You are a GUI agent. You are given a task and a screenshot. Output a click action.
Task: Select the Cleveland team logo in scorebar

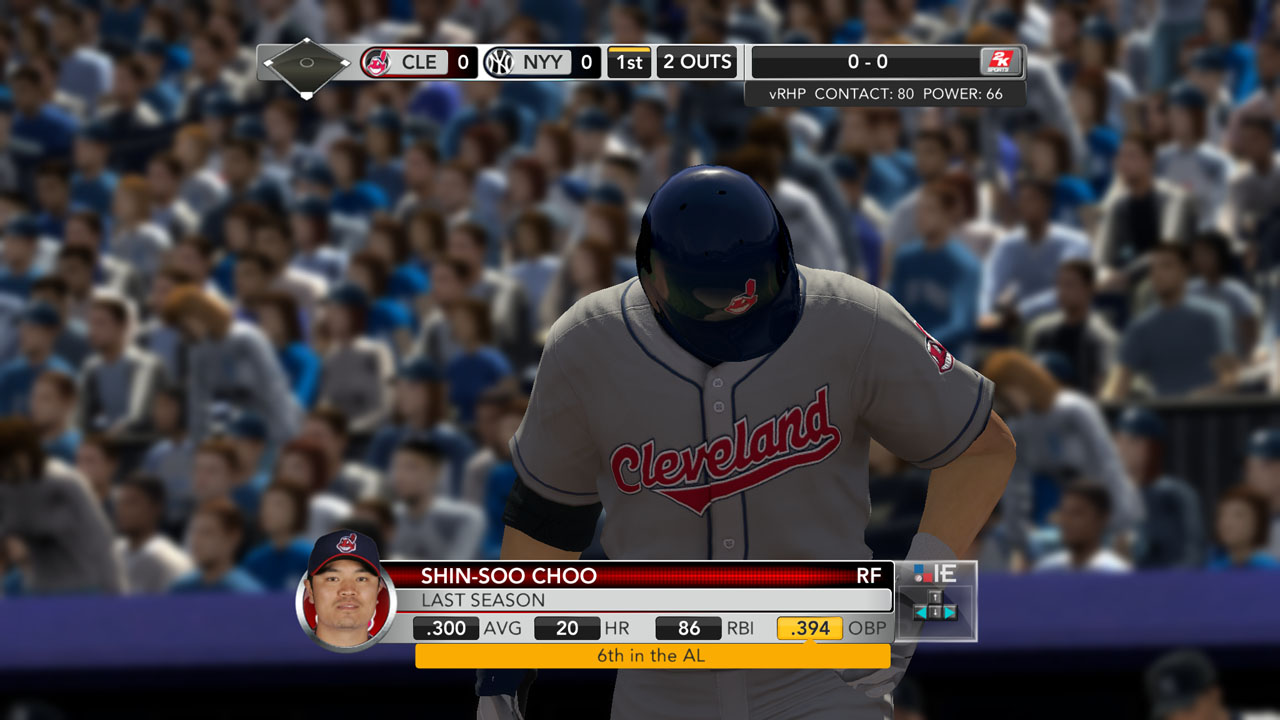[377, 62]
